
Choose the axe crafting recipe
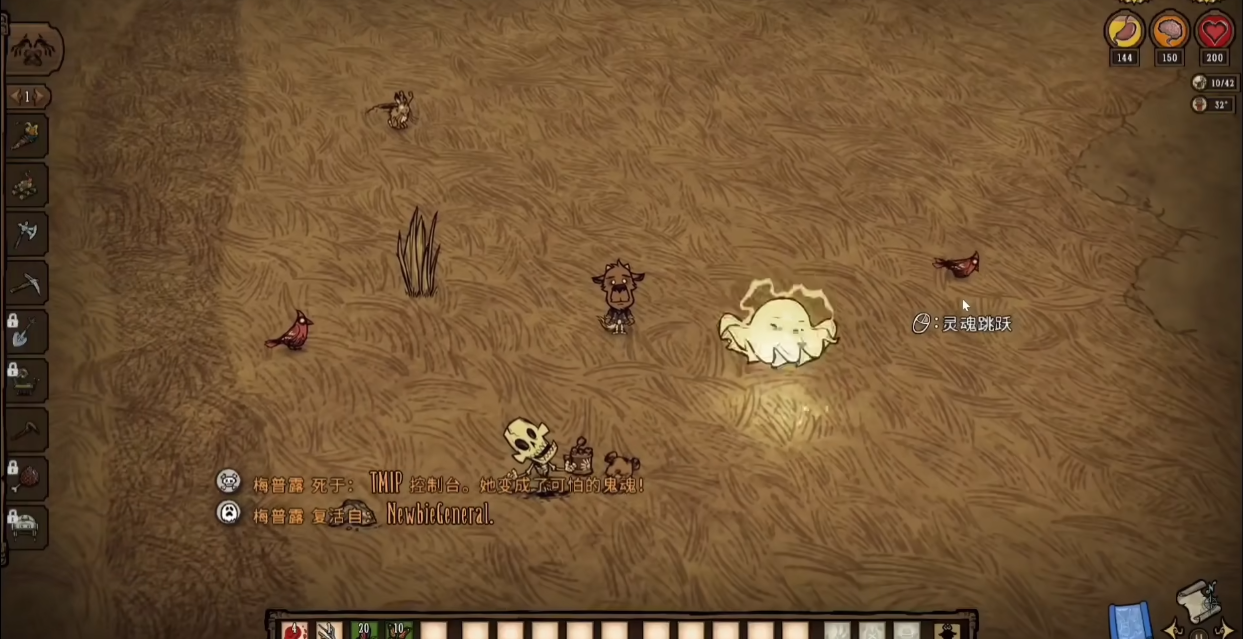(27, 235)
